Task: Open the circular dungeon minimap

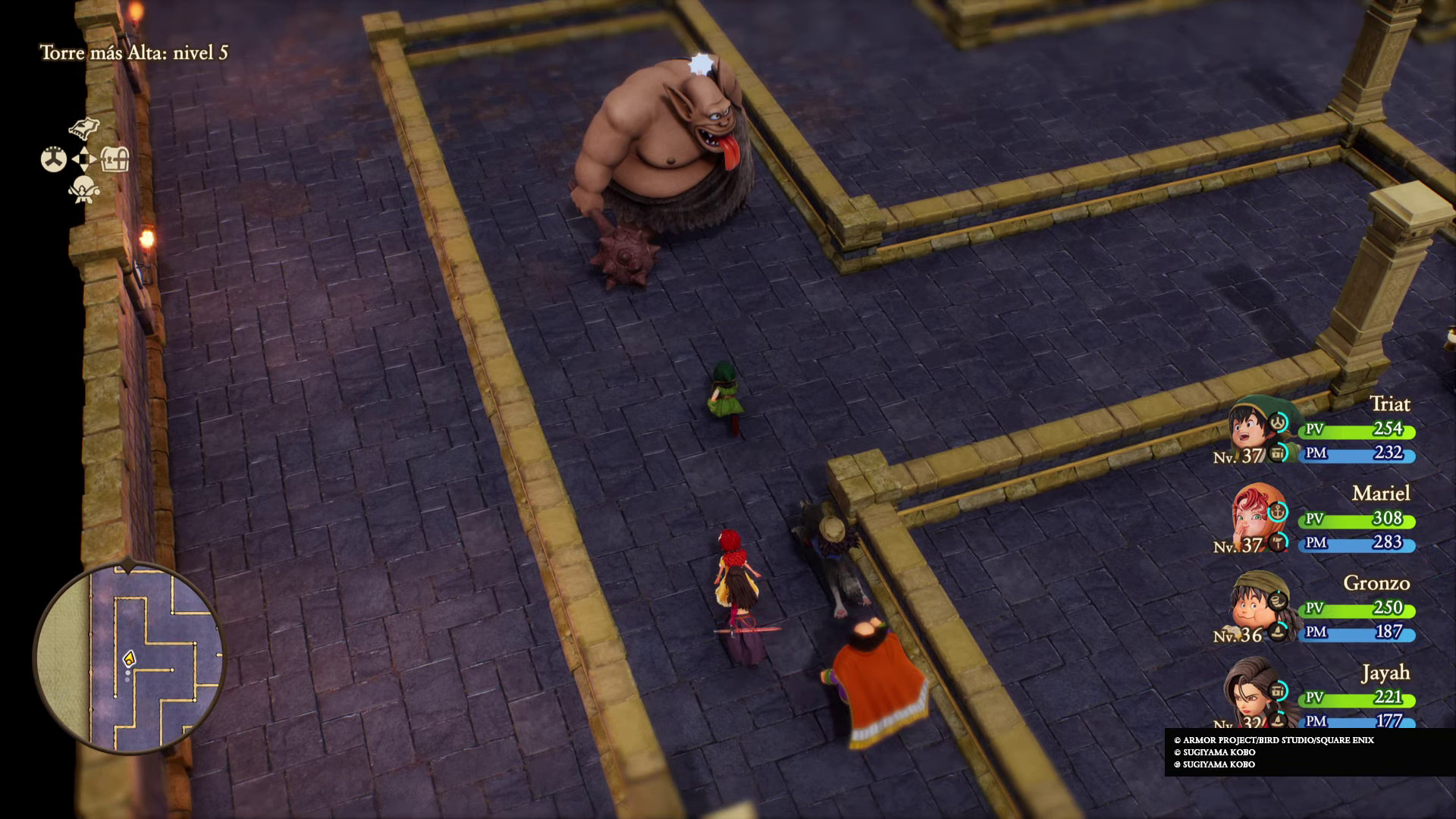Action: [x=129, y=658]
